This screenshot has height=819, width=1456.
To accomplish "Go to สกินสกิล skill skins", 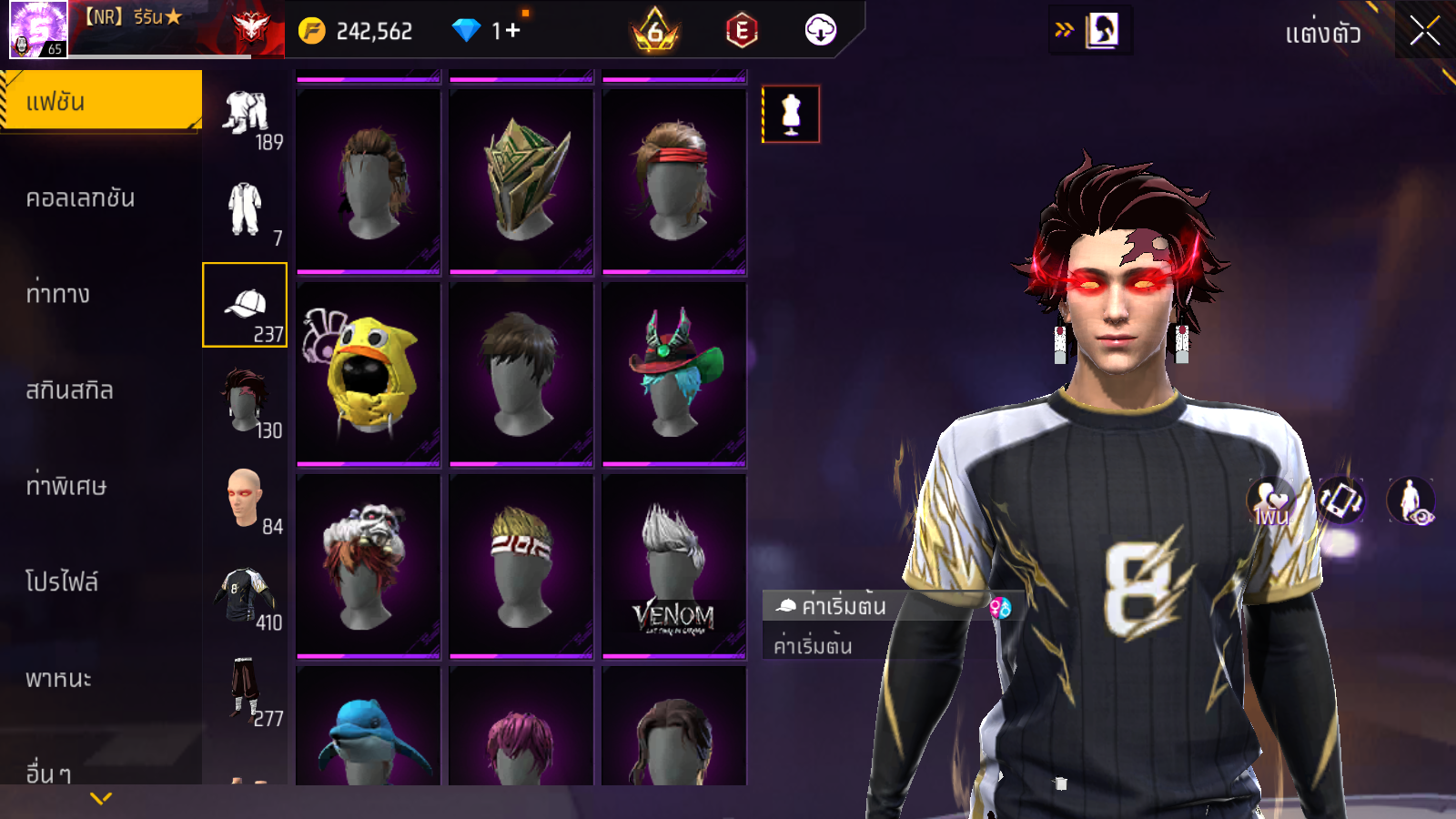I will [70, 390].
